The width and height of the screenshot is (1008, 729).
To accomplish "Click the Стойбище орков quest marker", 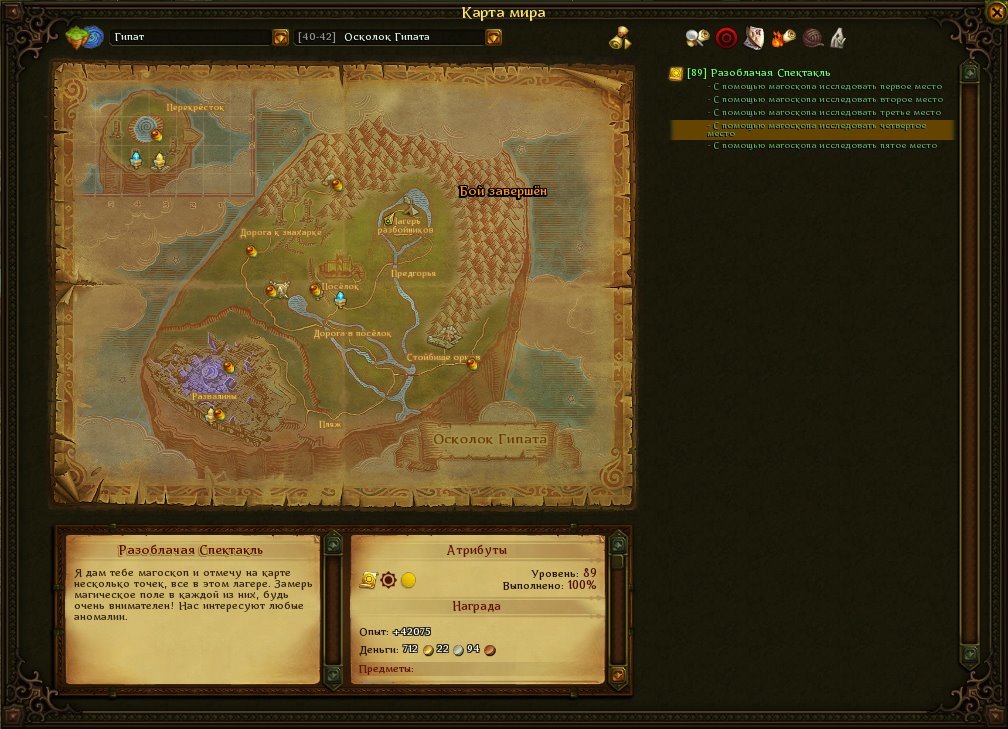I will point(473,365).
